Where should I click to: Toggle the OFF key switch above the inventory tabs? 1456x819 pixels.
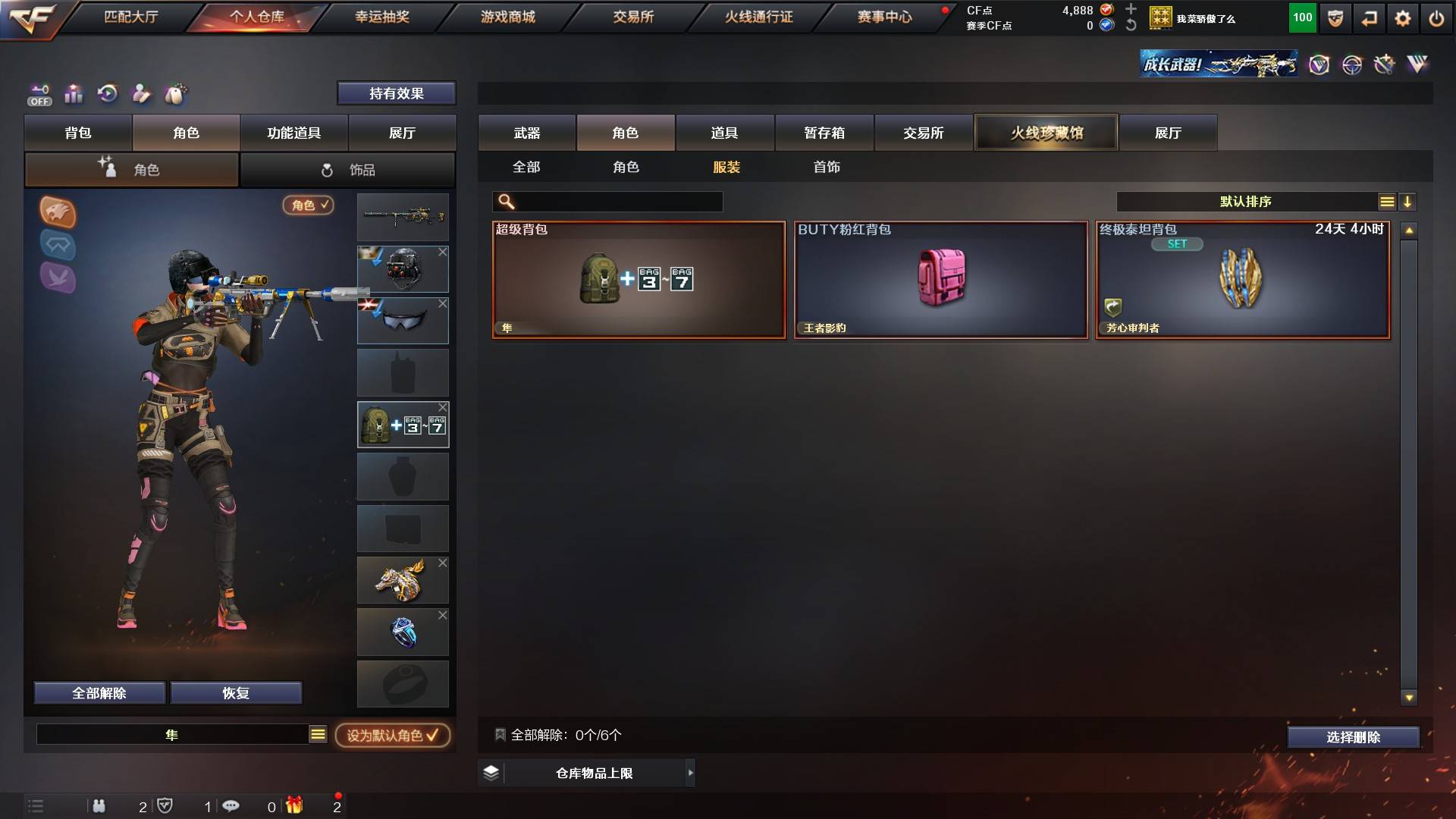(38, 94)
